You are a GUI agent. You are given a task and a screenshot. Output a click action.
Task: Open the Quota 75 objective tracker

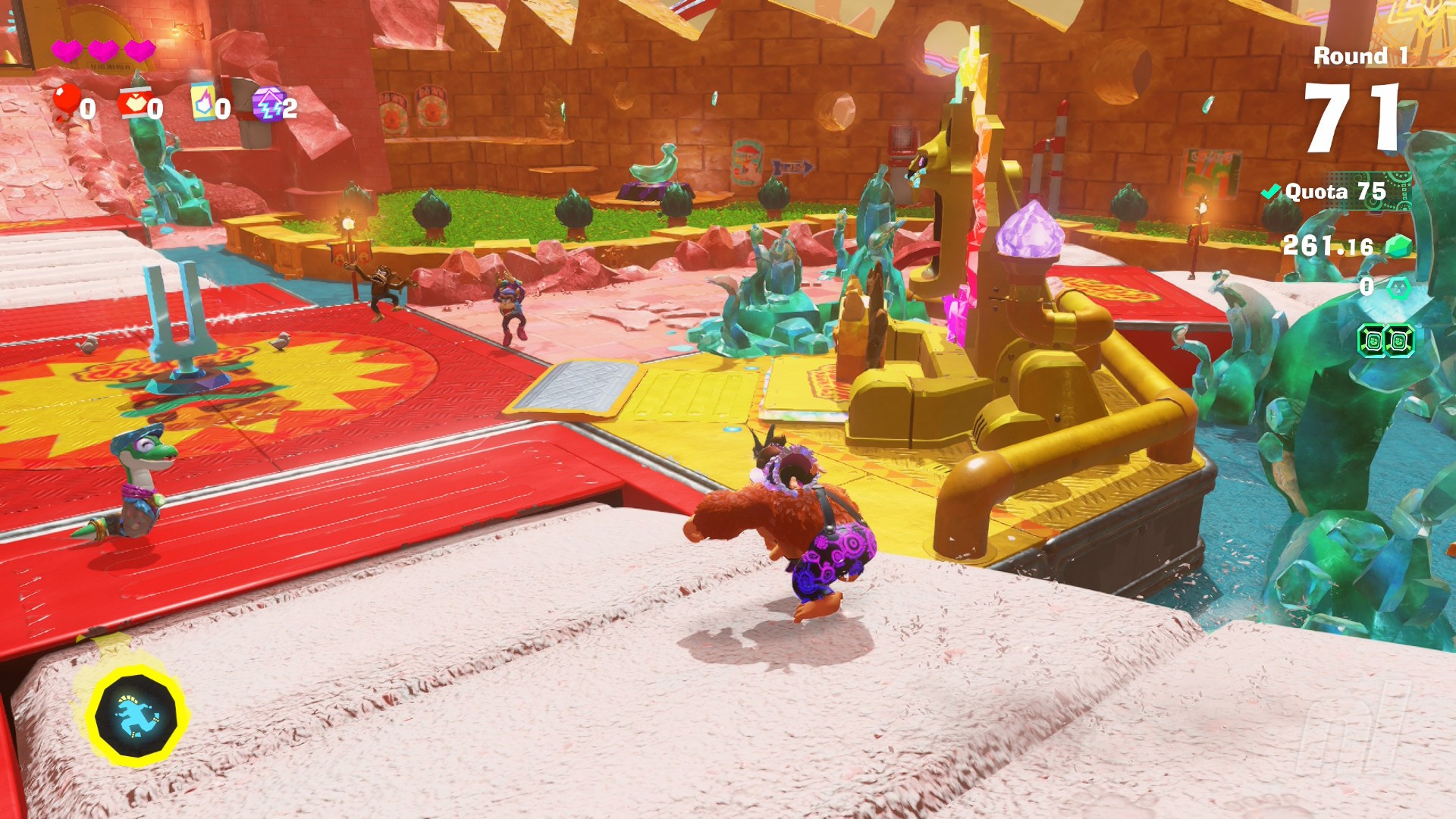pos(1335,192)
